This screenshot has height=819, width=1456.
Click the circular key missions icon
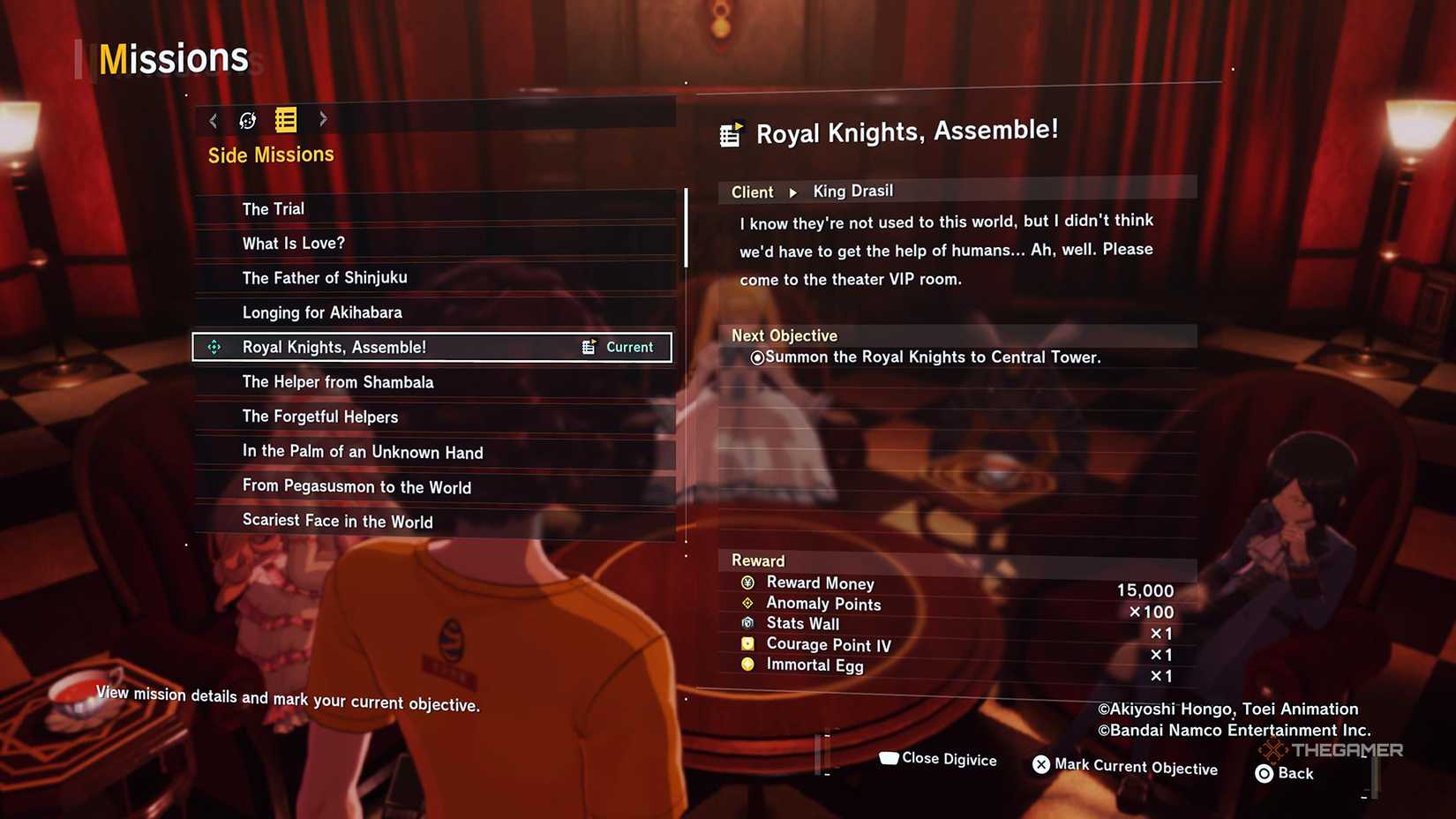click(247, 120)
